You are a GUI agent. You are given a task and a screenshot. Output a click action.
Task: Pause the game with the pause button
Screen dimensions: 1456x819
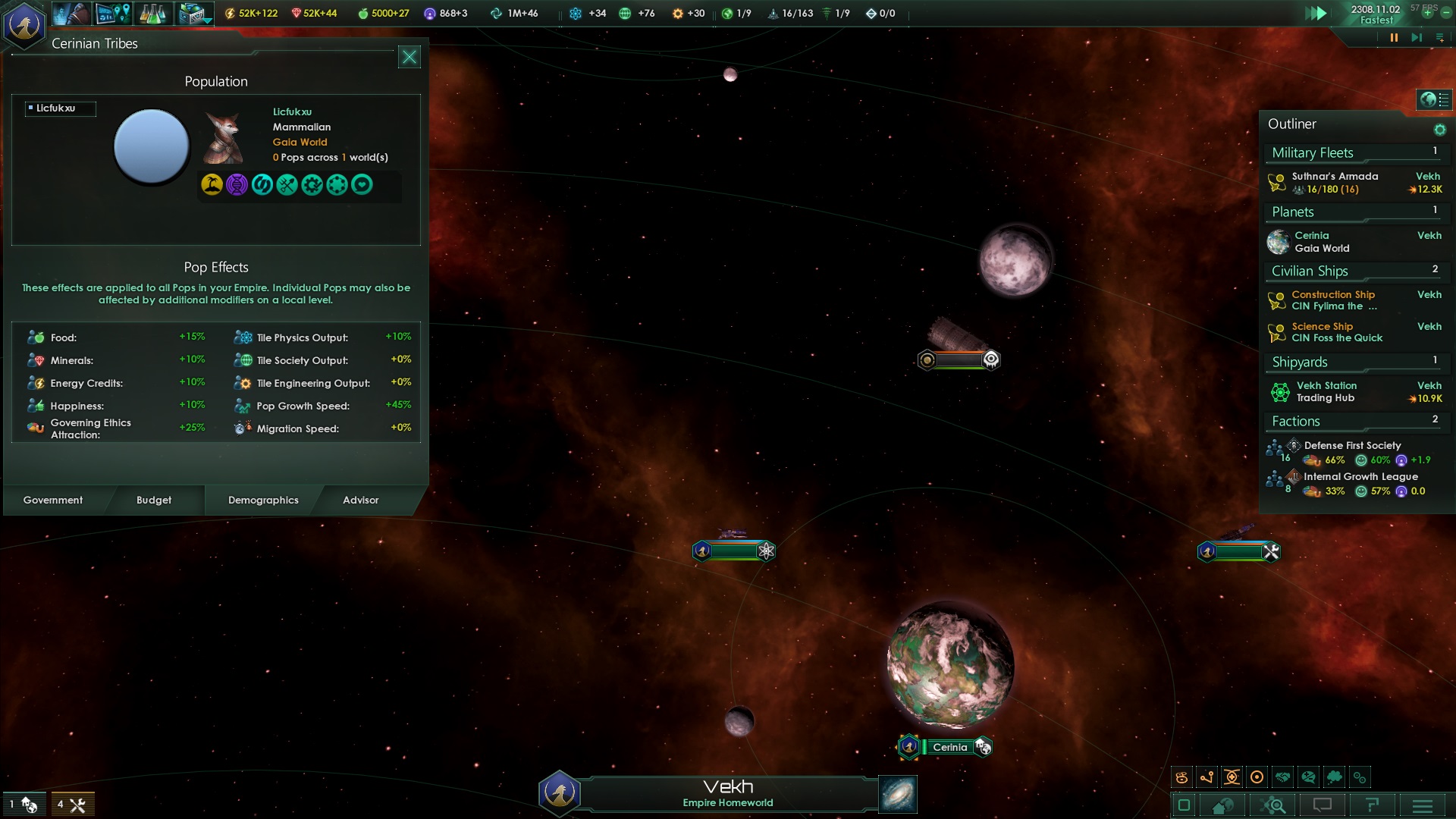1393,37
